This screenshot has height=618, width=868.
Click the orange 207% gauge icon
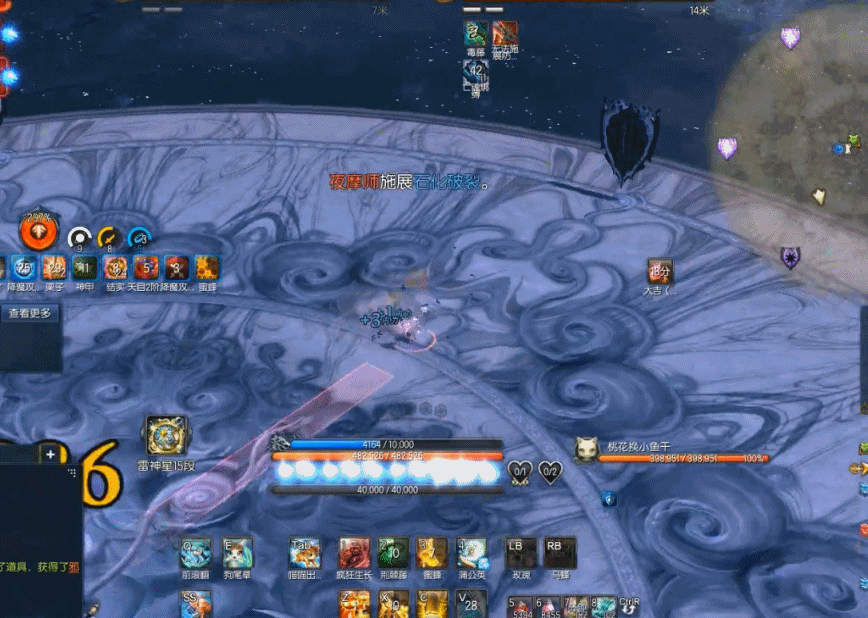[39, 232]
